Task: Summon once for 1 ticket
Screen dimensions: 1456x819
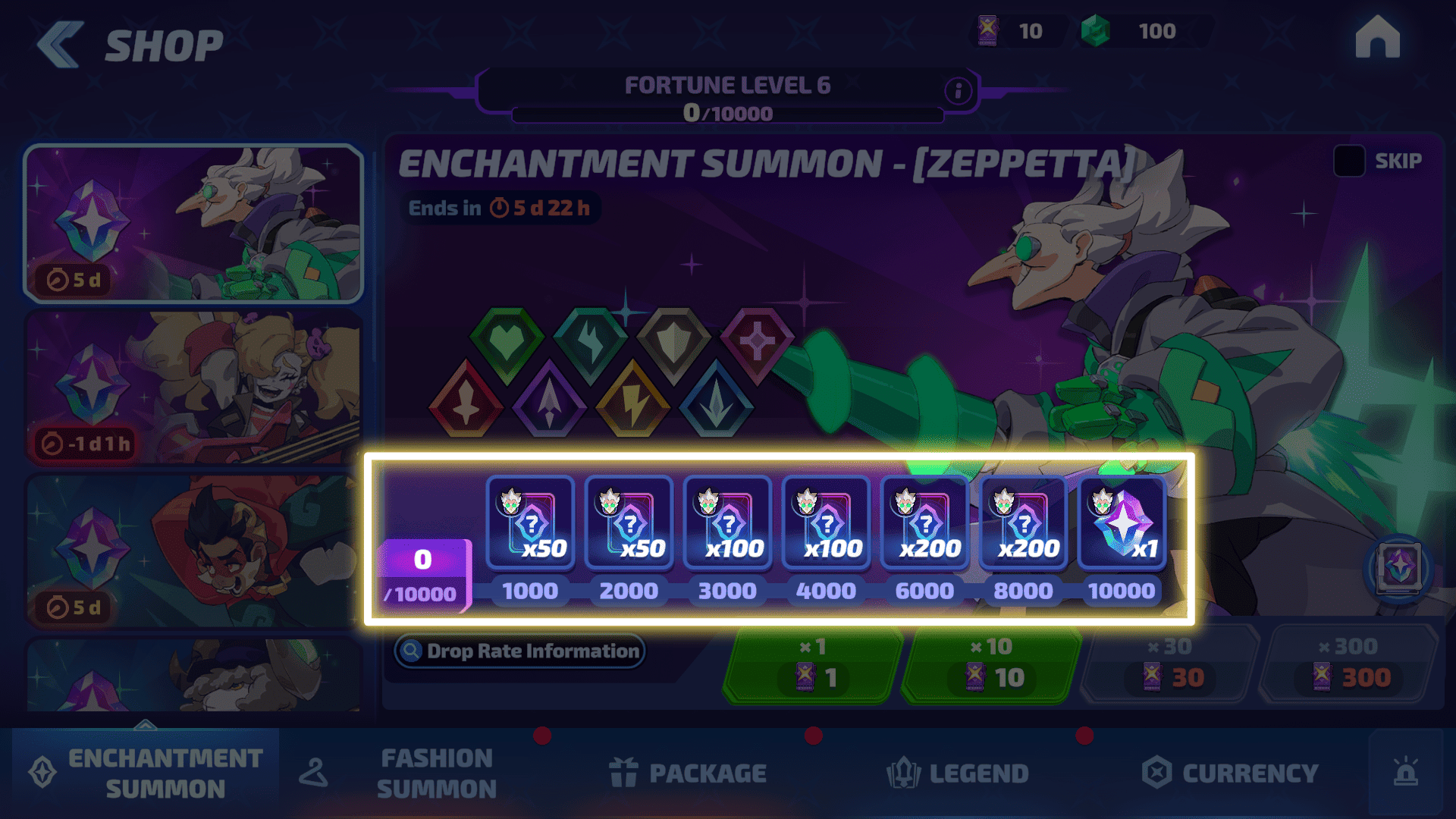Action: (x=812, y=665)
